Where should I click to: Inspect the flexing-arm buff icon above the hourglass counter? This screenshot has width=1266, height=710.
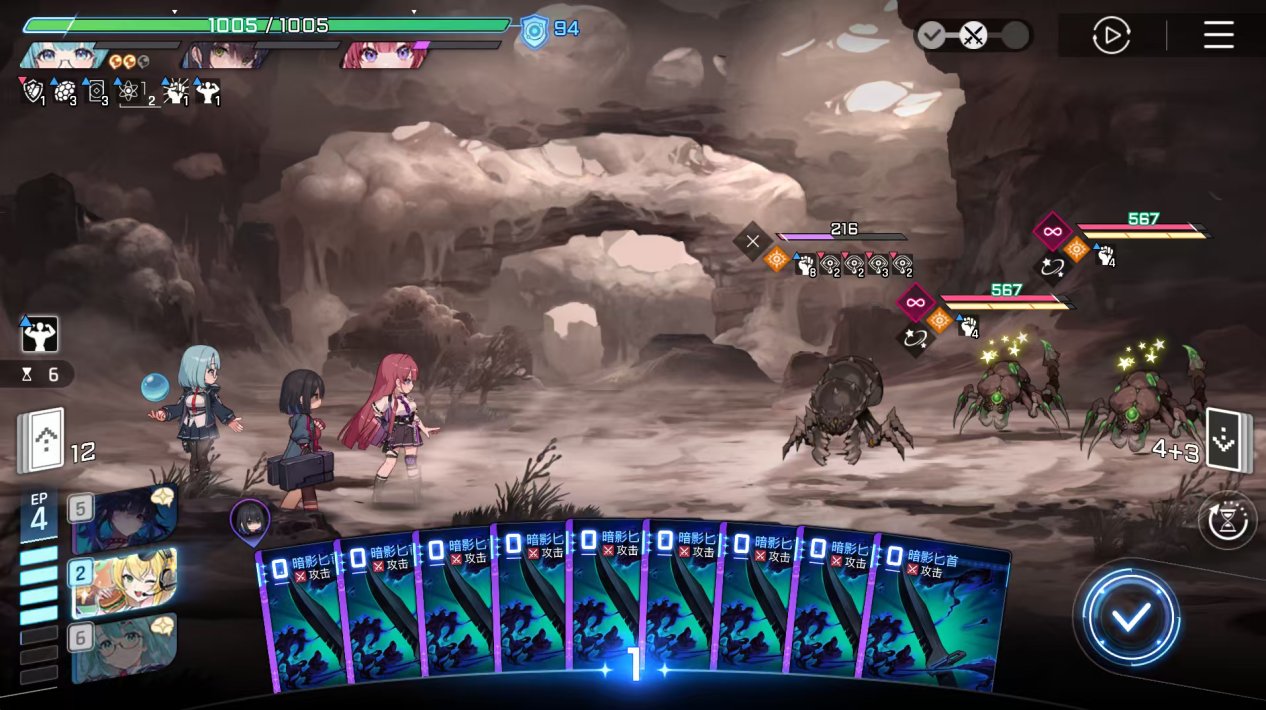[40, 335]
